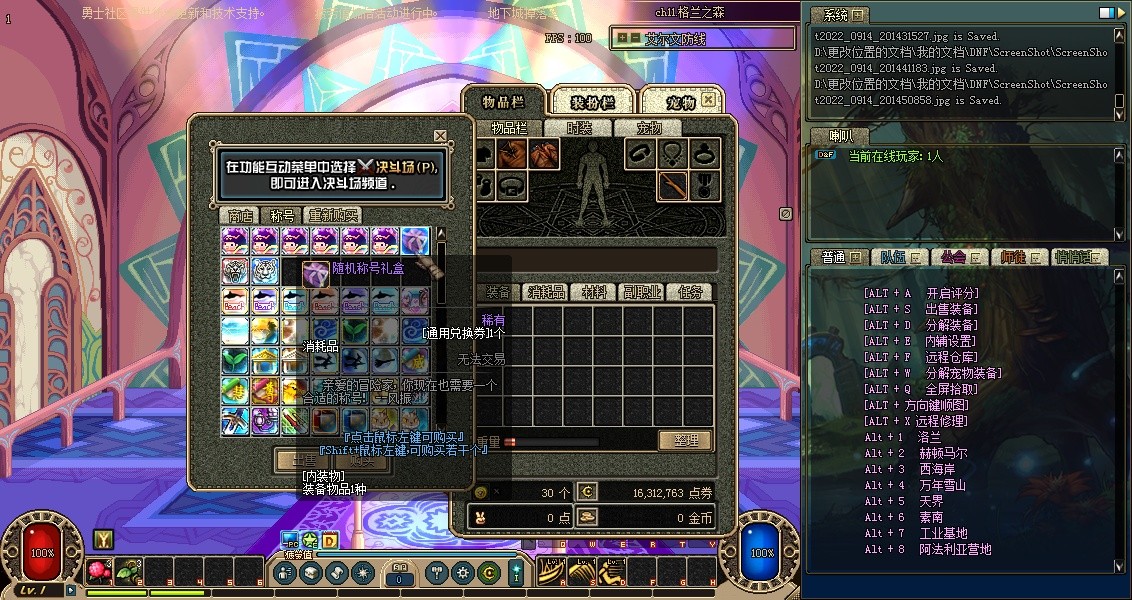1132x600 pixels.
Task: Open the 公会 guild chat channel
Action: [x=957, y=257]
